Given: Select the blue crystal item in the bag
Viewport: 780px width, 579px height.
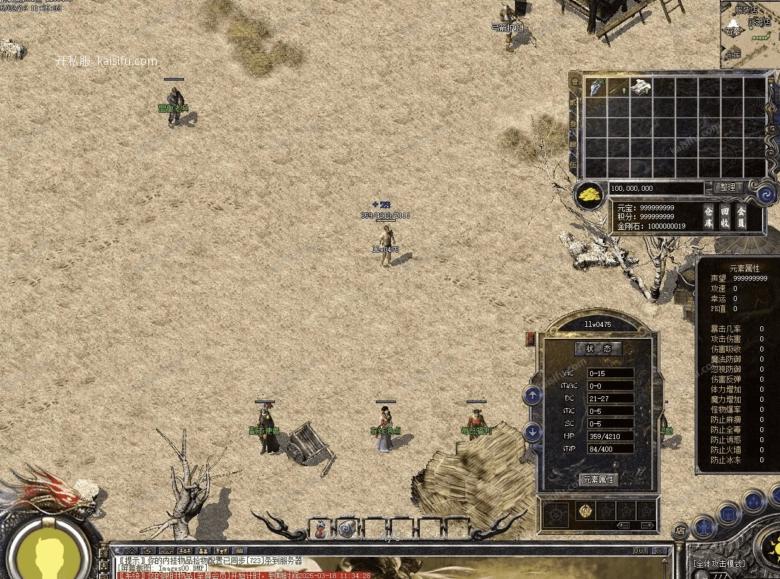Looking at the screenshot, I should click(x=596, y=88).
